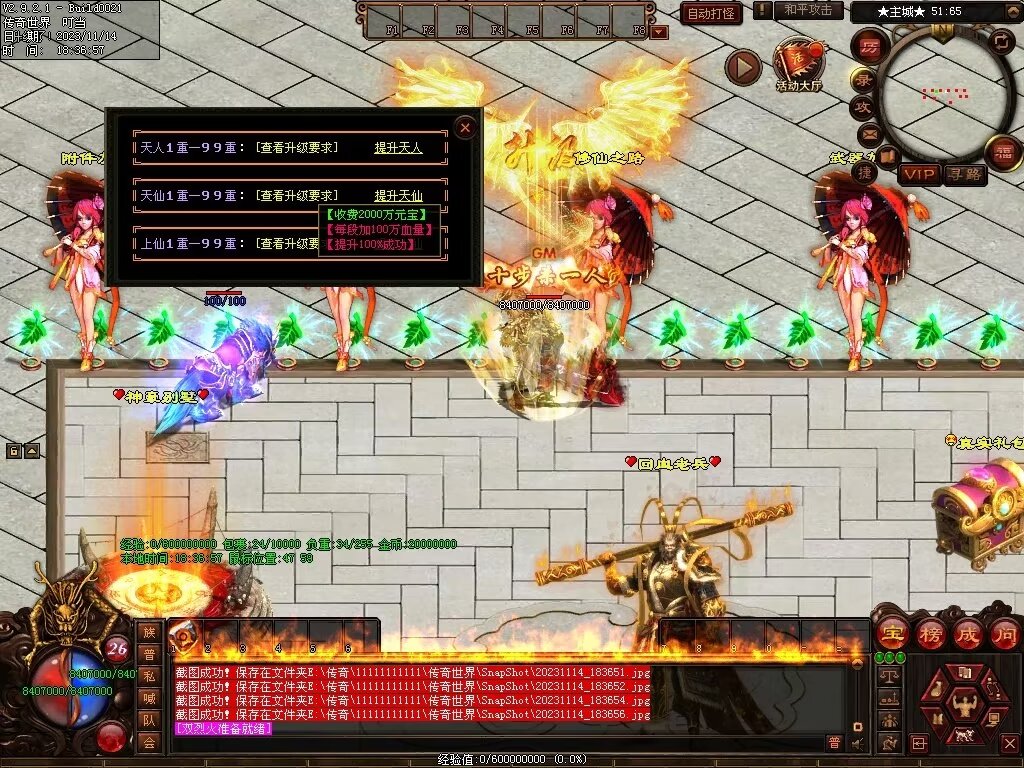The height and width of the screenshot is (768, 1024).
Task: Click the 提升天仙 upgrade link
Action: tap(398, 196)
